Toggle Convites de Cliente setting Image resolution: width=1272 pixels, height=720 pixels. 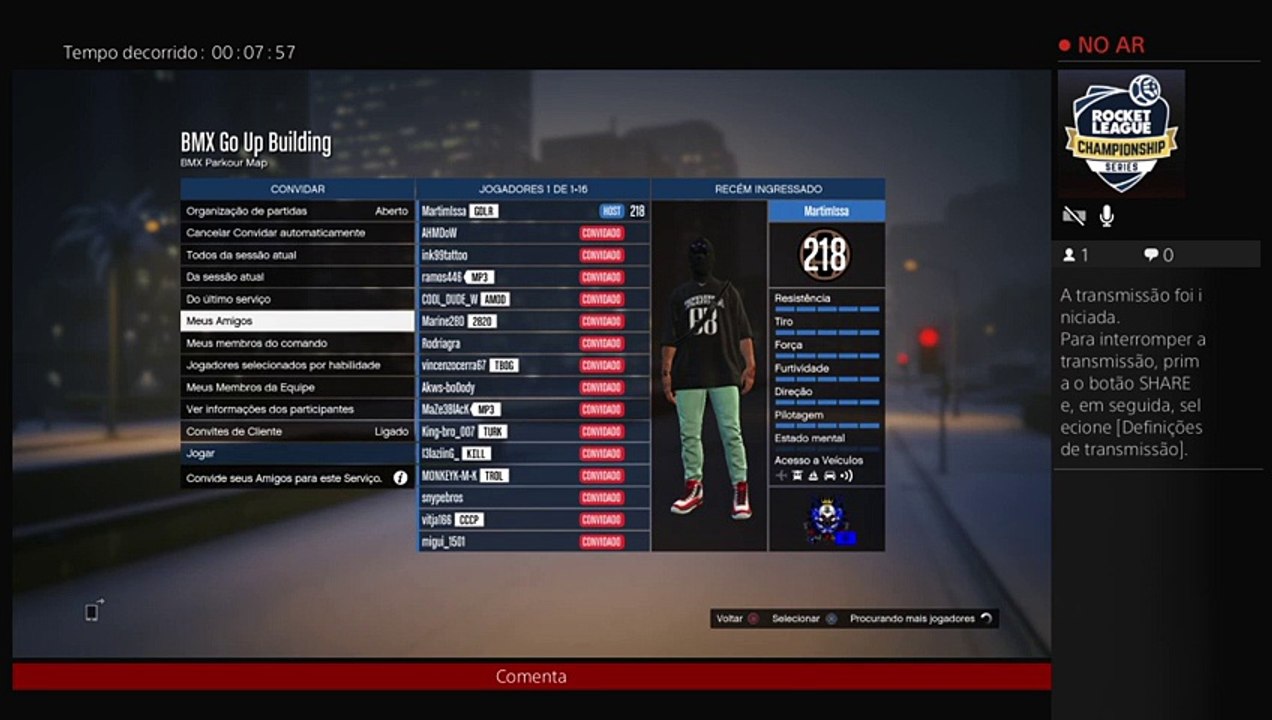click(x=297, y=431)
